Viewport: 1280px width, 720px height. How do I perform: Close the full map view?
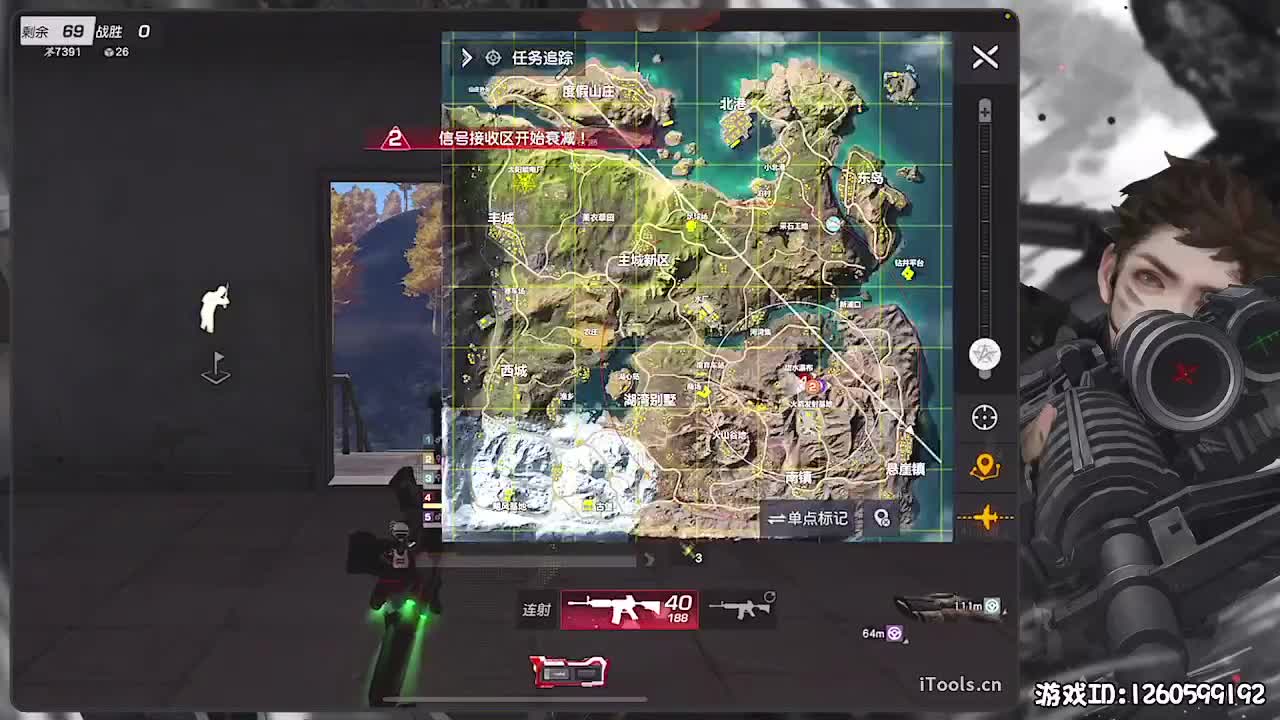[x=985, y=57]
